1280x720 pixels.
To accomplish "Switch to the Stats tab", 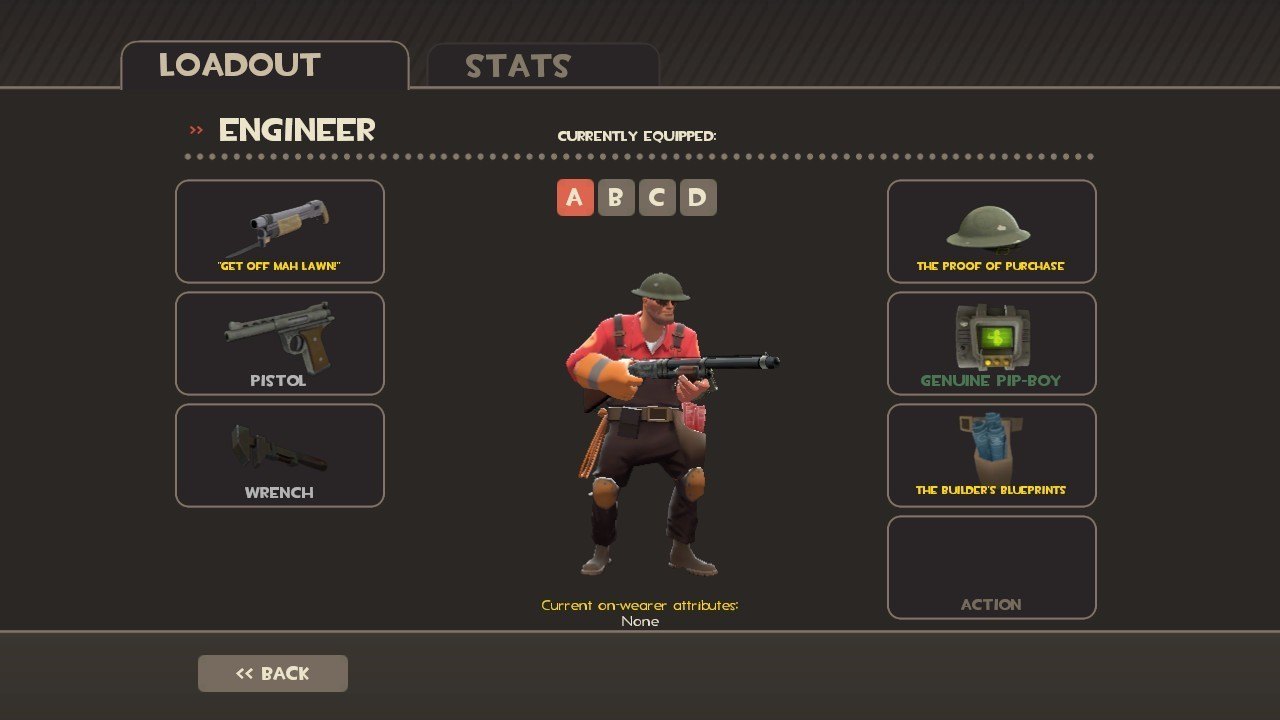I will [542, 66].
